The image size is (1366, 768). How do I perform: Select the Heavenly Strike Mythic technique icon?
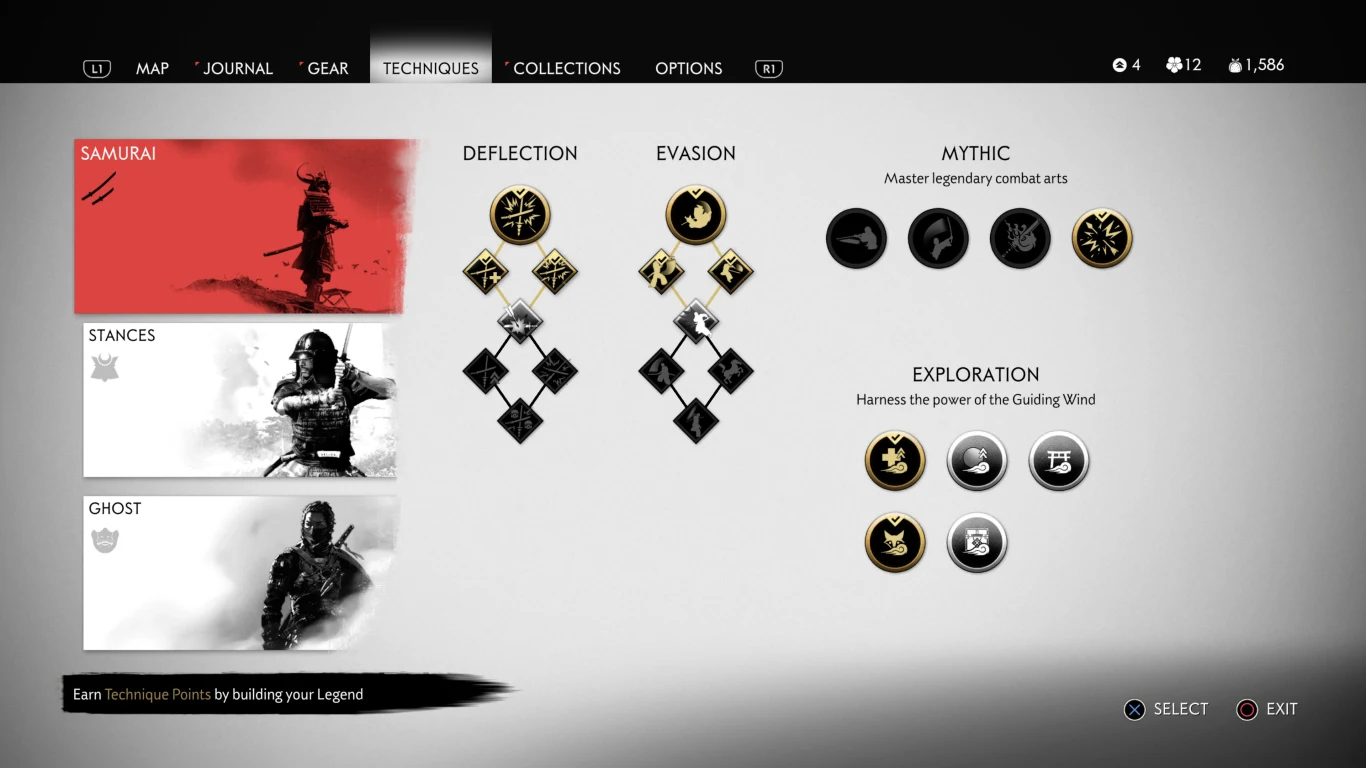[1102, 238]
